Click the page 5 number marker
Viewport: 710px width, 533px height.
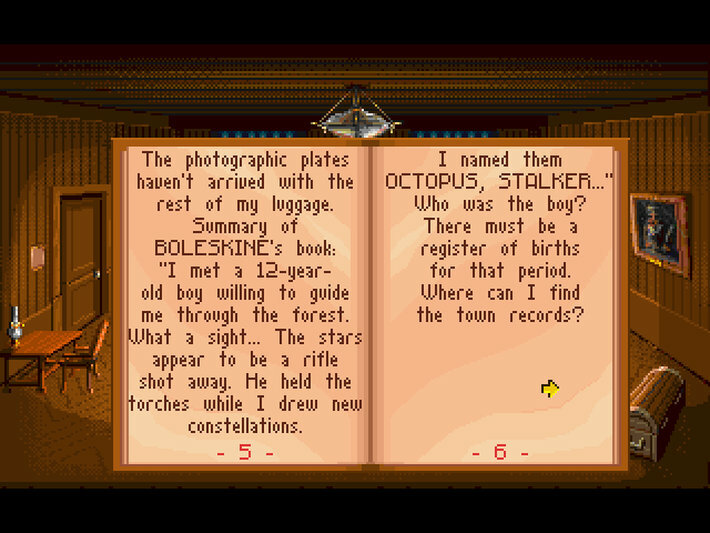[245, 451]
